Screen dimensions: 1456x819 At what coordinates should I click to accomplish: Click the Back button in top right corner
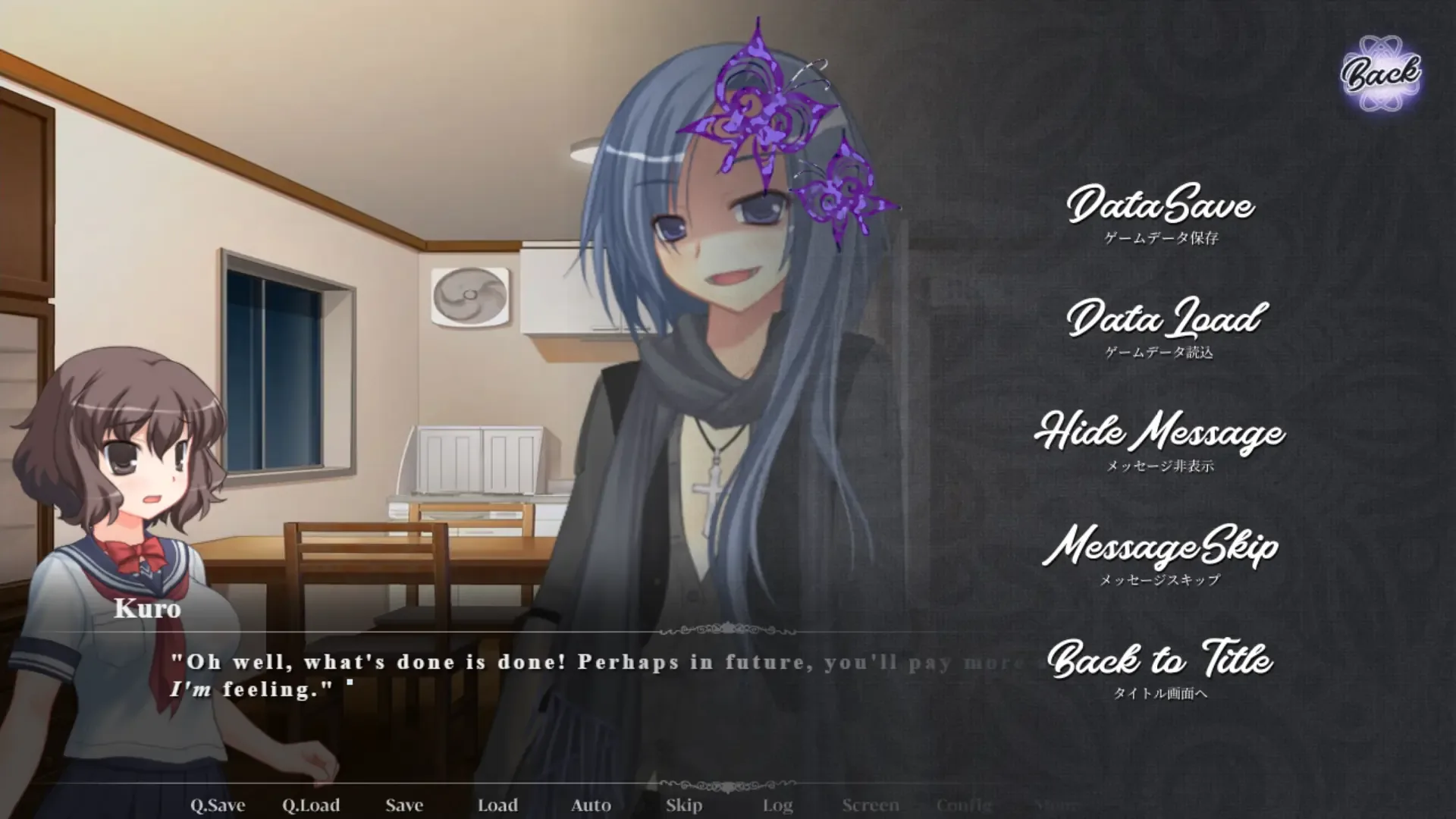[x=1382, y=72]
